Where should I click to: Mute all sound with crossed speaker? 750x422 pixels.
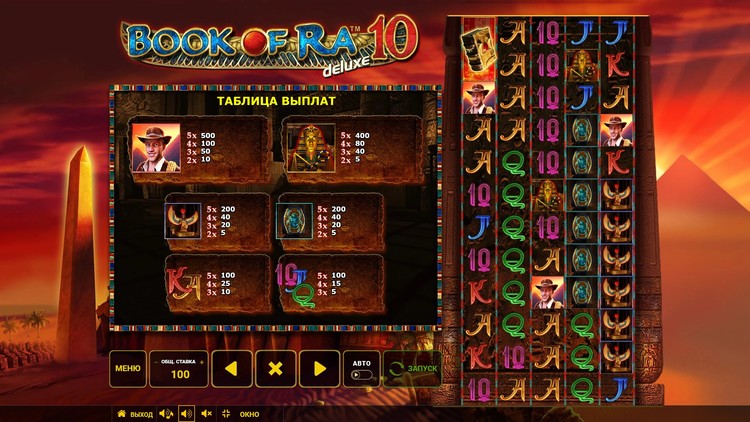[207, 413]
